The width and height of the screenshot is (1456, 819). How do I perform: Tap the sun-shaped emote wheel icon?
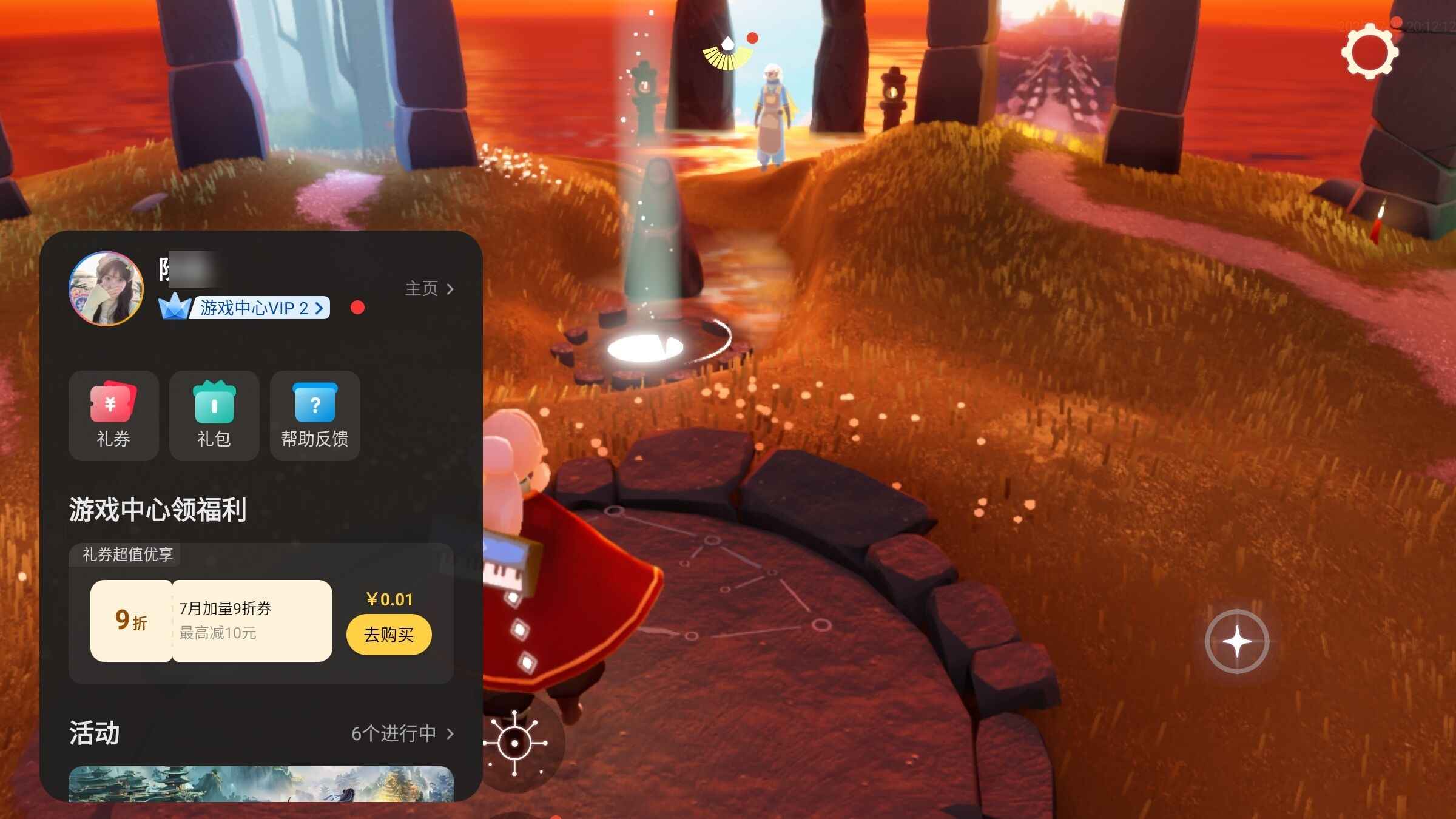(x=515, y=743)
